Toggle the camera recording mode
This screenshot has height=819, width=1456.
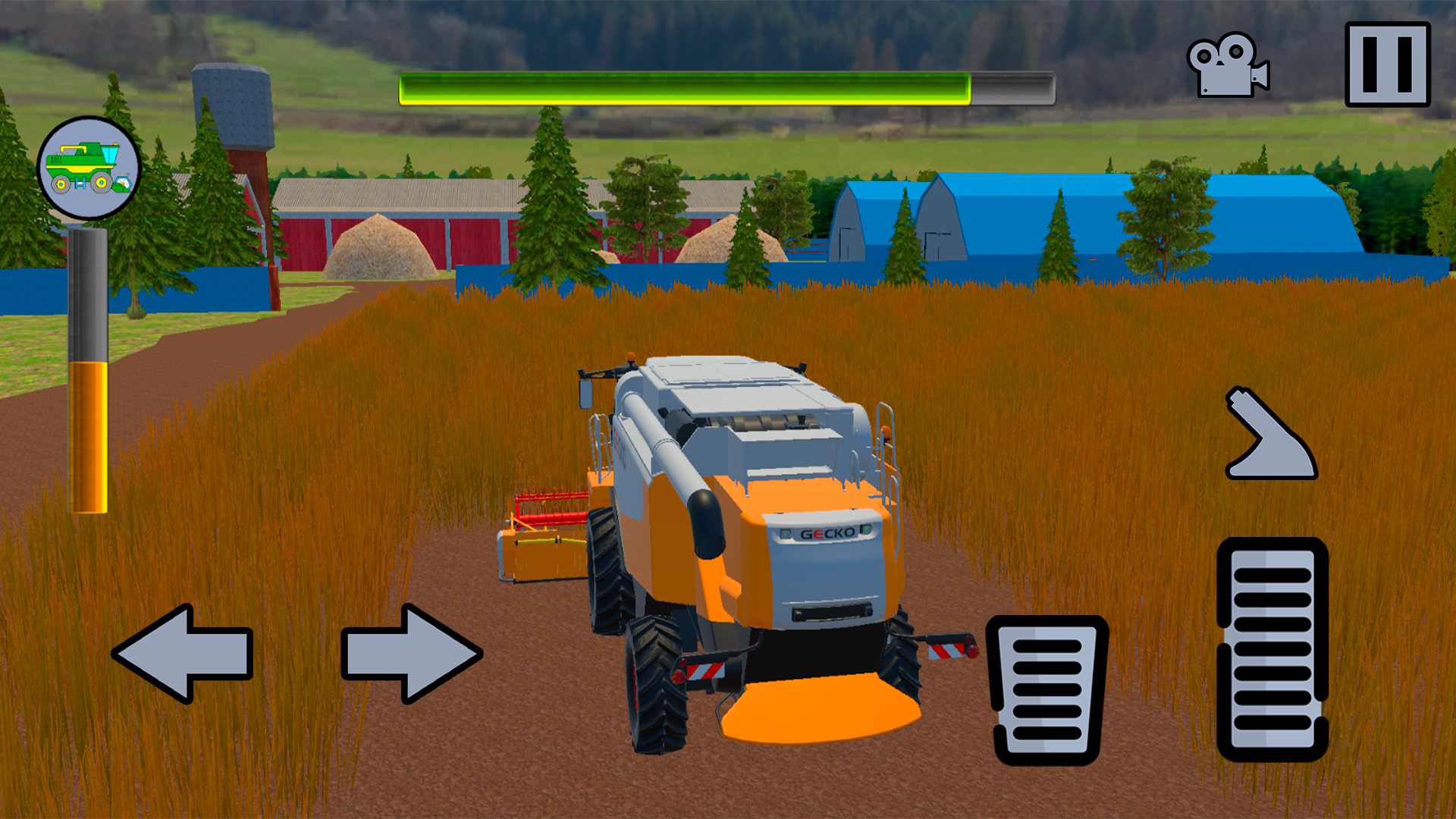click(1228, 64)
